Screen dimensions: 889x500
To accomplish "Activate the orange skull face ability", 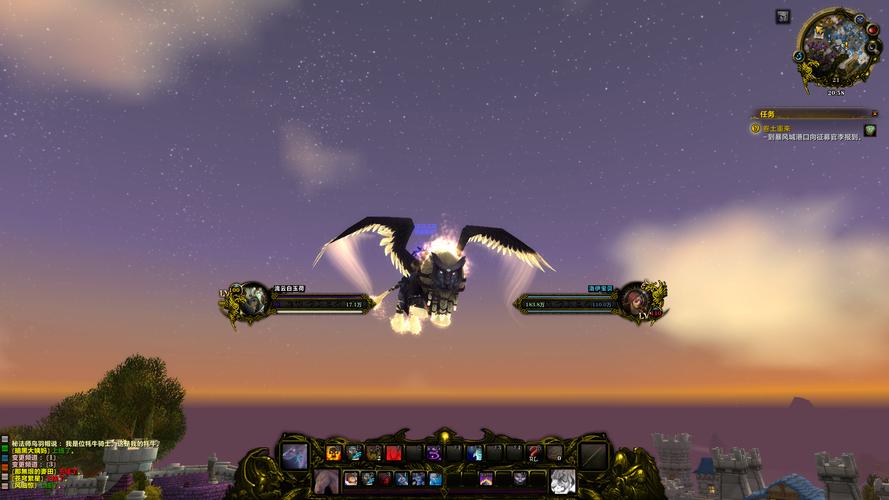I will 334,453.
